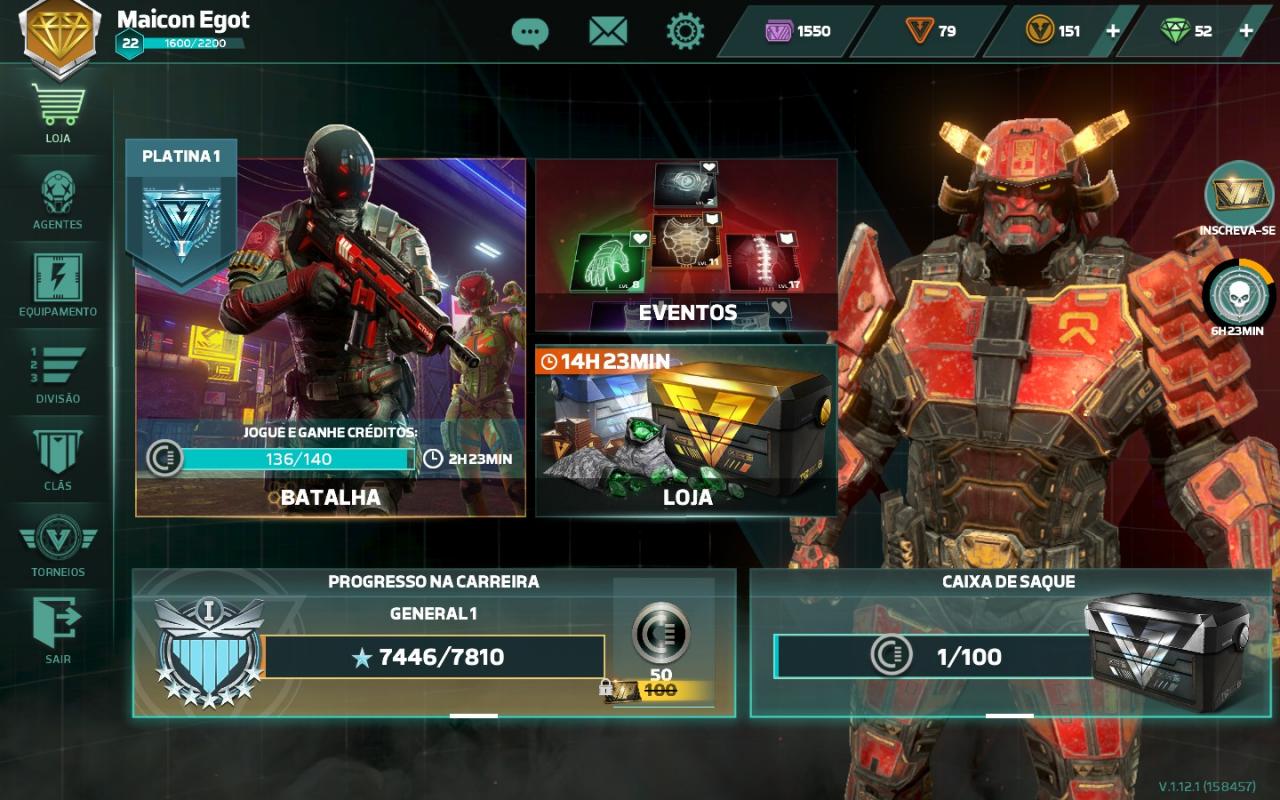Open the Clãs menu
Viewport: 1280px width, 800px height.
pos(58,458)
